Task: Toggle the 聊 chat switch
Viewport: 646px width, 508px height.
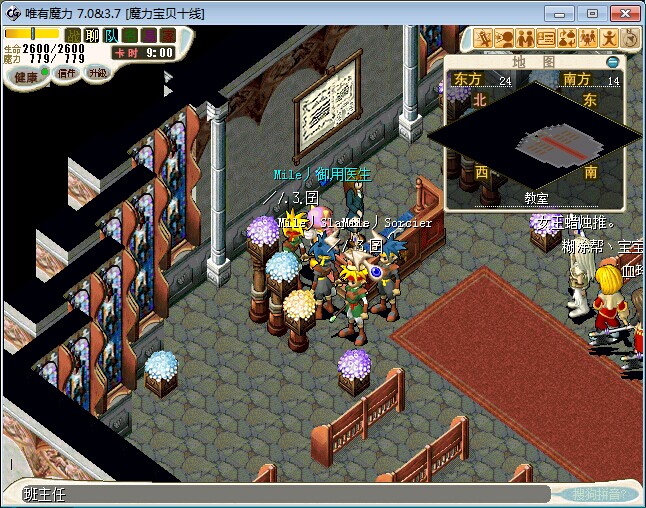Action: click(92, 35)
